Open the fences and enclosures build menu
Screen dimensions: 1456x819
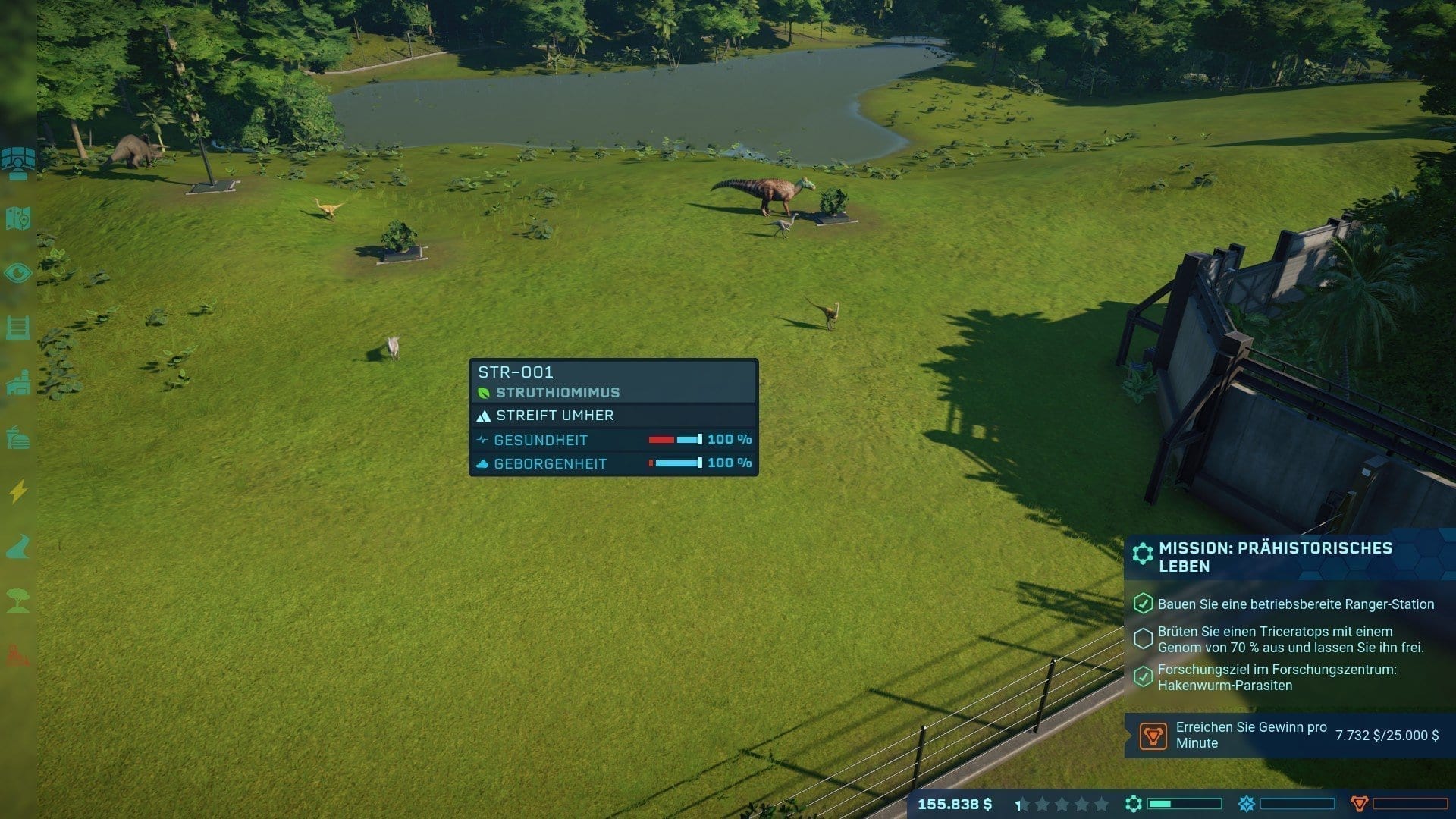[x=18, y=328]
